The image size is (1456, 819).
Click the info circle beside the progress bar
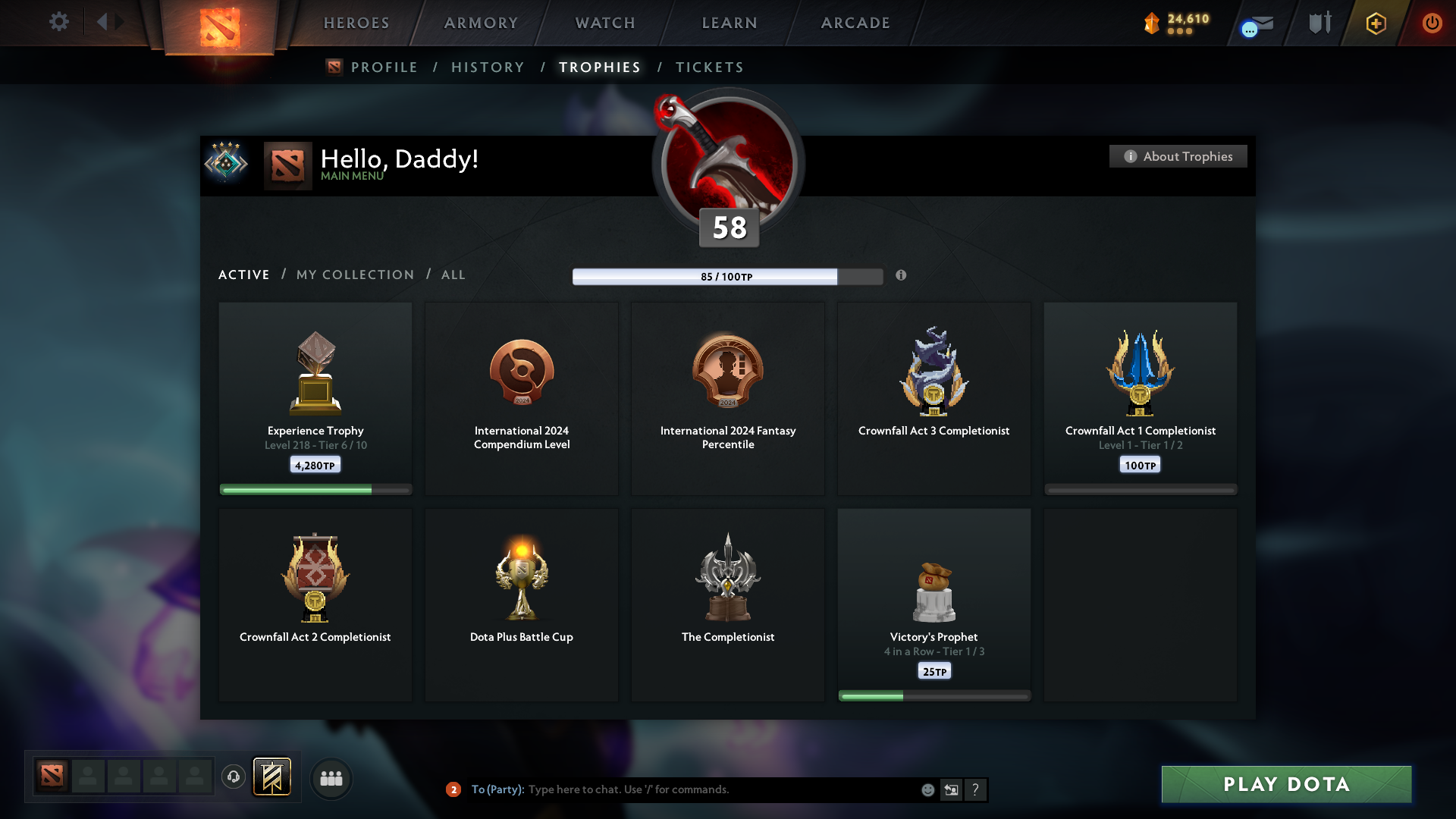(x=902, y=276)
